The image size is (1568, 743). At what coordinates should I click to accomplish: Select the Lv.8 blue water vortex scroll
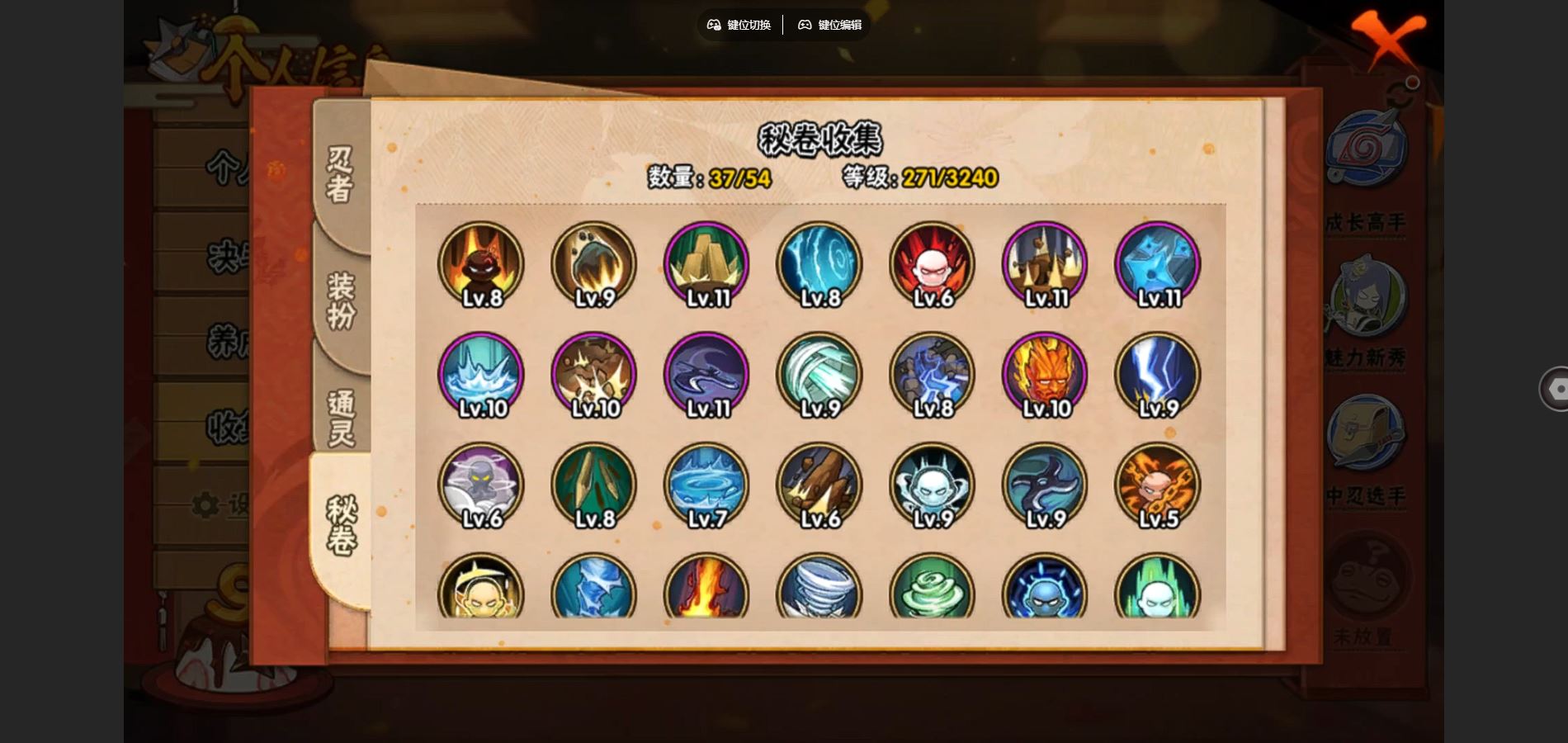819,264
